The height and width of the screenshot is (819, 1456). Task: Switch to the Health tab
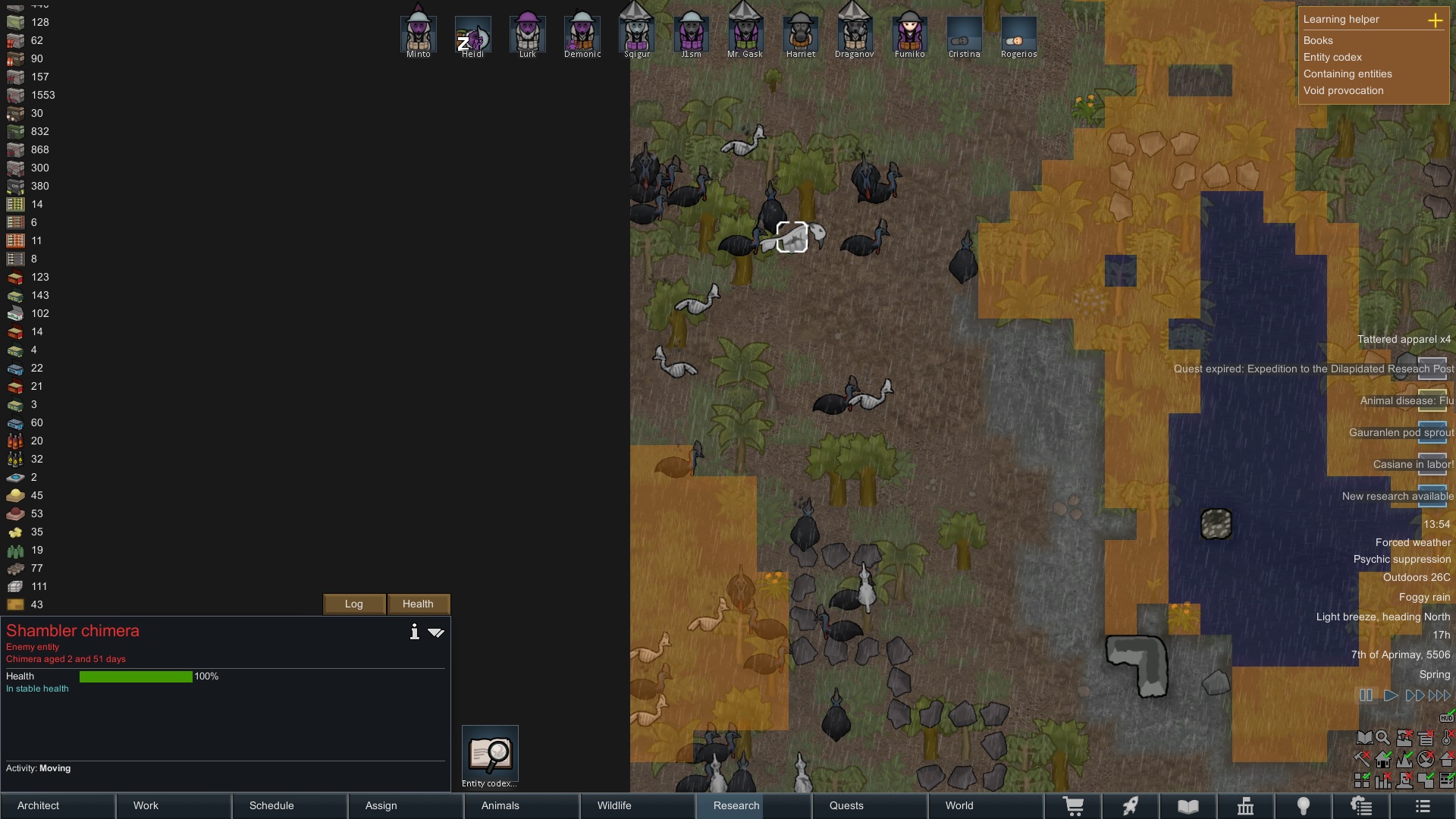(418, 604)
